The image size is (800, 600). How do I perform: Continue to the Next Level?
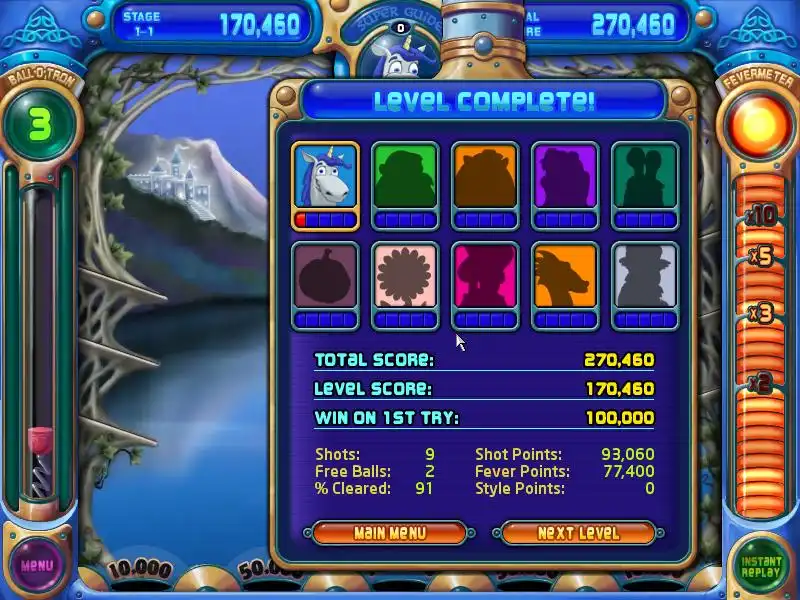pyautogui.click(x=578, y=533)
